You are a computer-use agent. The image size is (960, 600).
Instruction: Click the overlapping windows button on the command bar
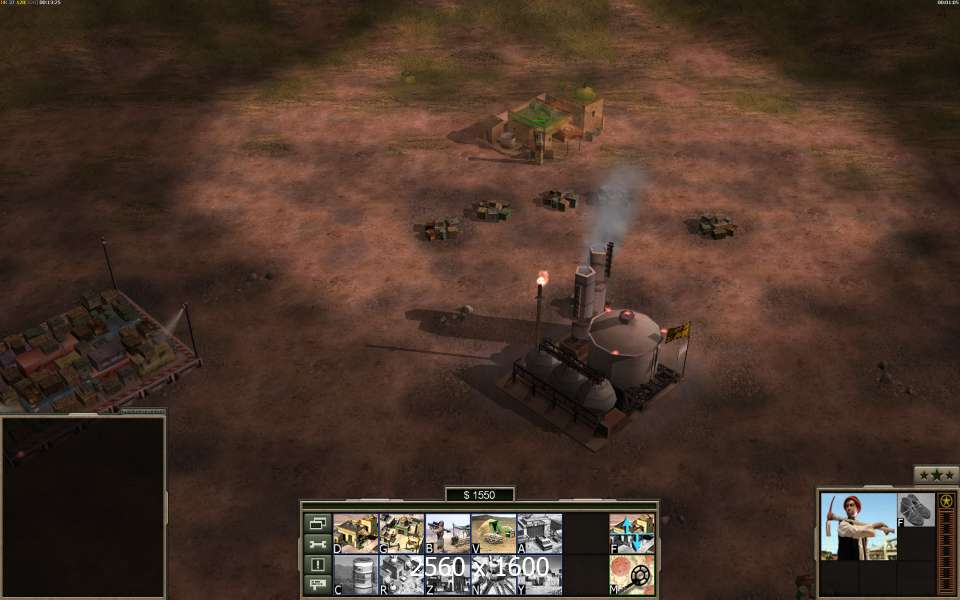click(317, 523)
